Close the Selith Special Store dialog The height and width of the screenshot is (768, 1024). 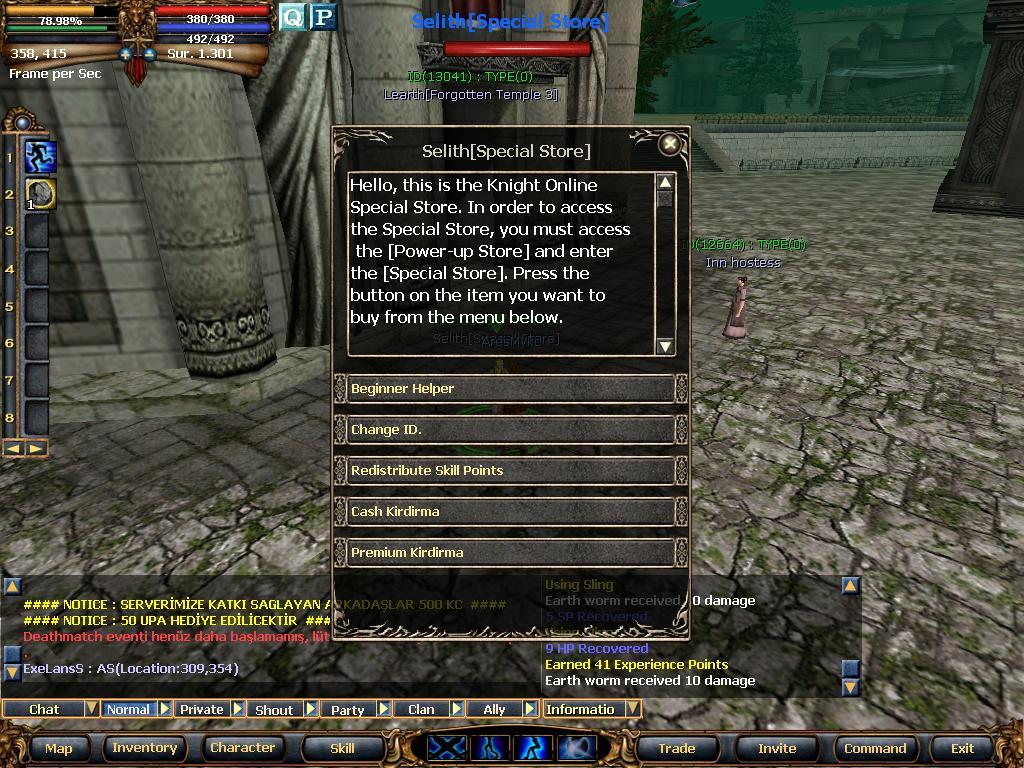tap(670, 144)
